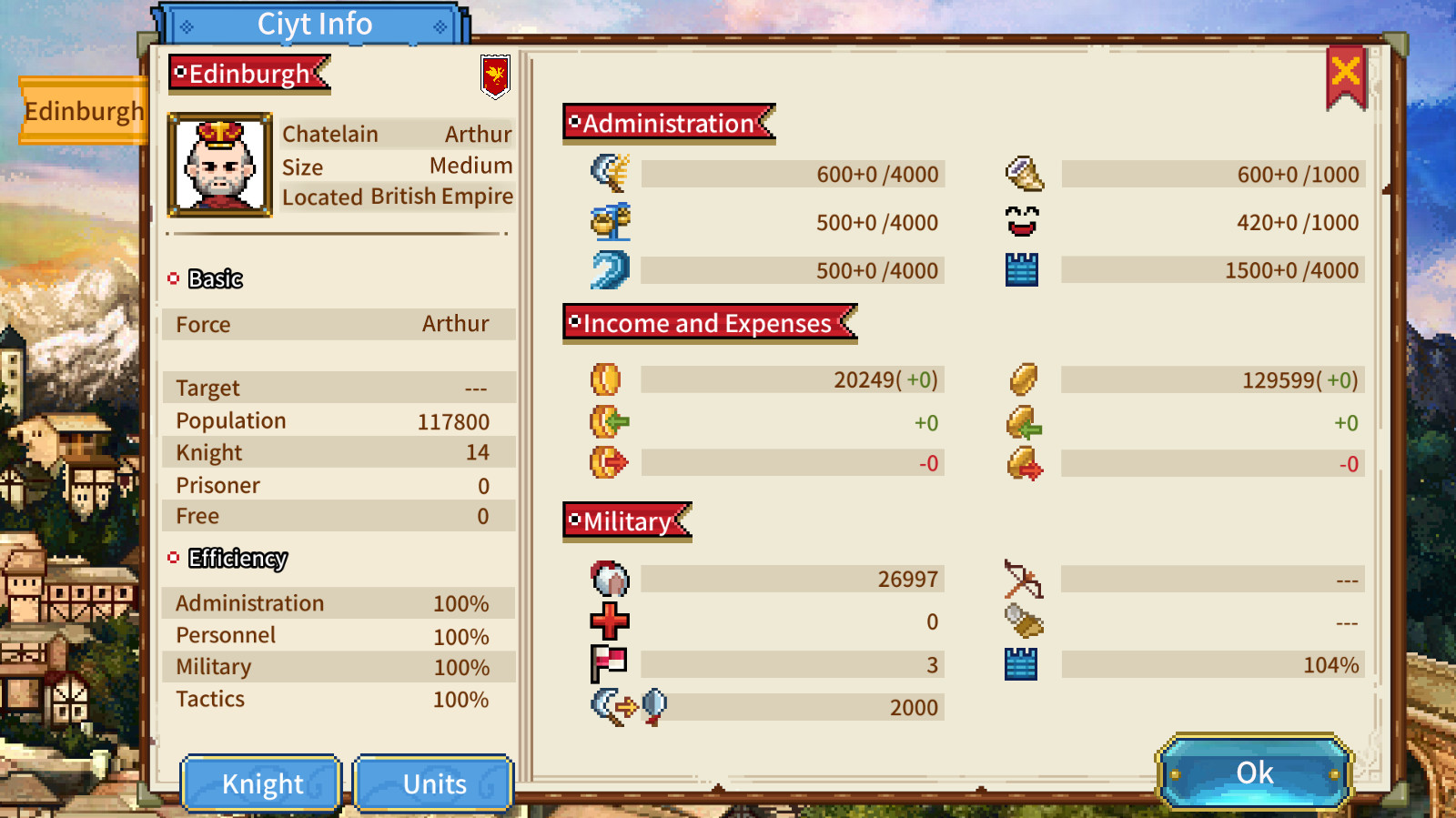Click the Ciyt Info title banner

(x=314, y=24)
